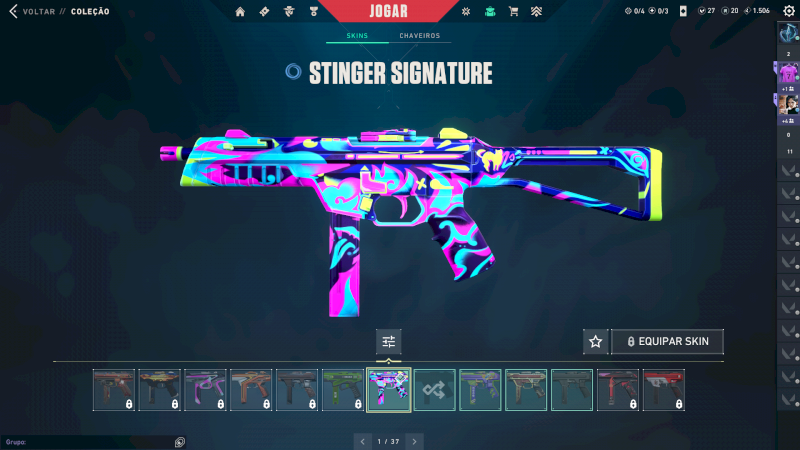Viewport: 800px width, 450px height.
Task: Mark this skin as favorite with the star
Action: [596, 342]
